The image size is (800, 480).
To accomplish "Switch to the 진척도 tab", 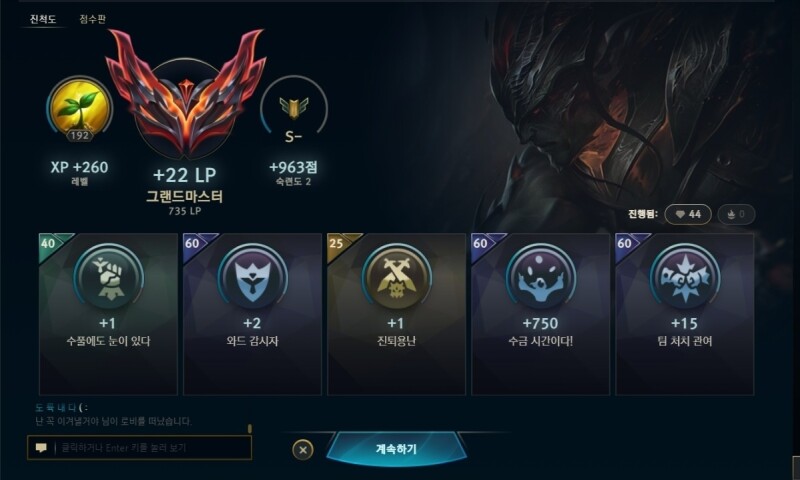I will tap(41, 18).
